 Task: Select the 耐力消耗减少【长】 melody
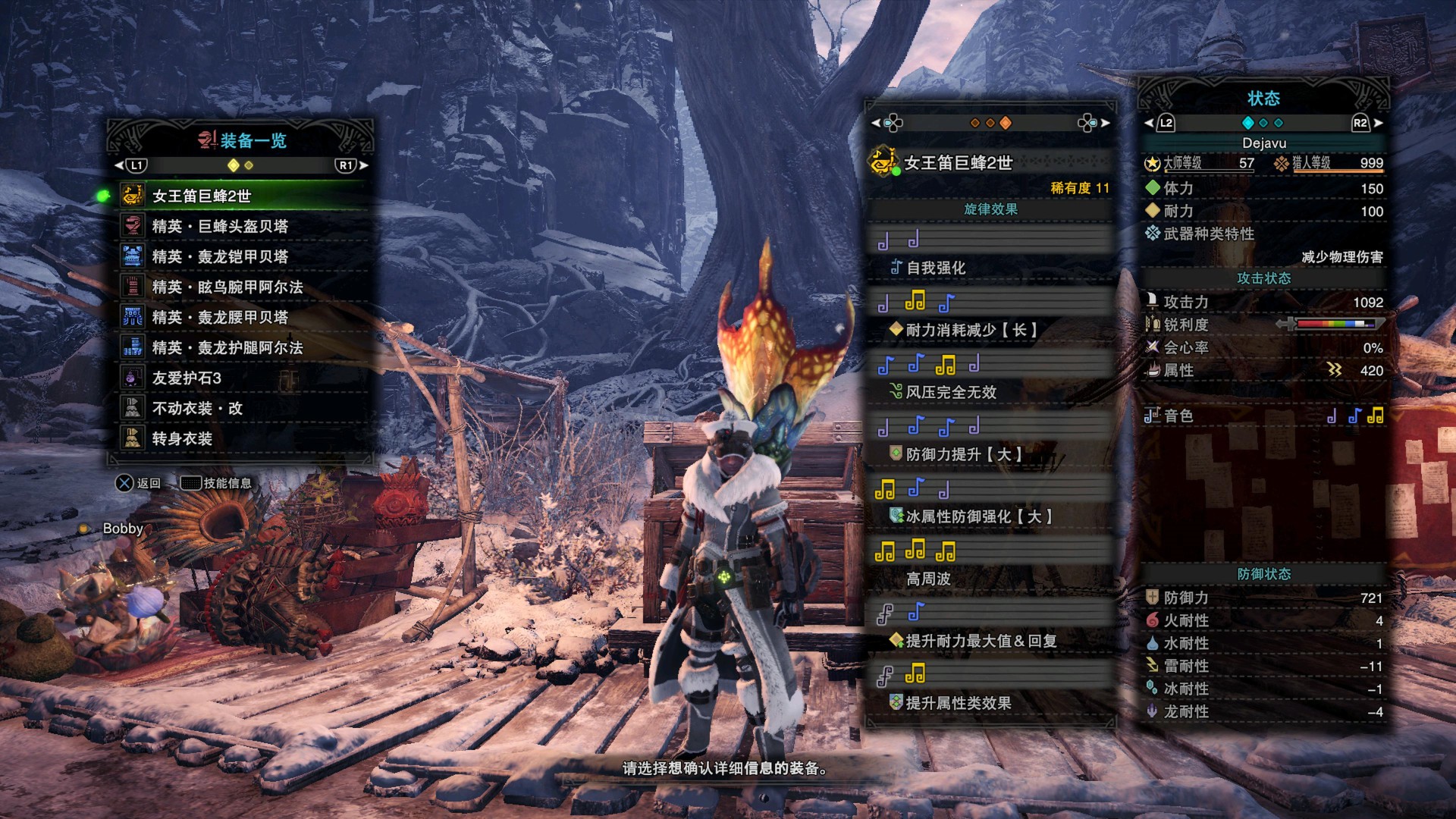[x=971, y=330]
